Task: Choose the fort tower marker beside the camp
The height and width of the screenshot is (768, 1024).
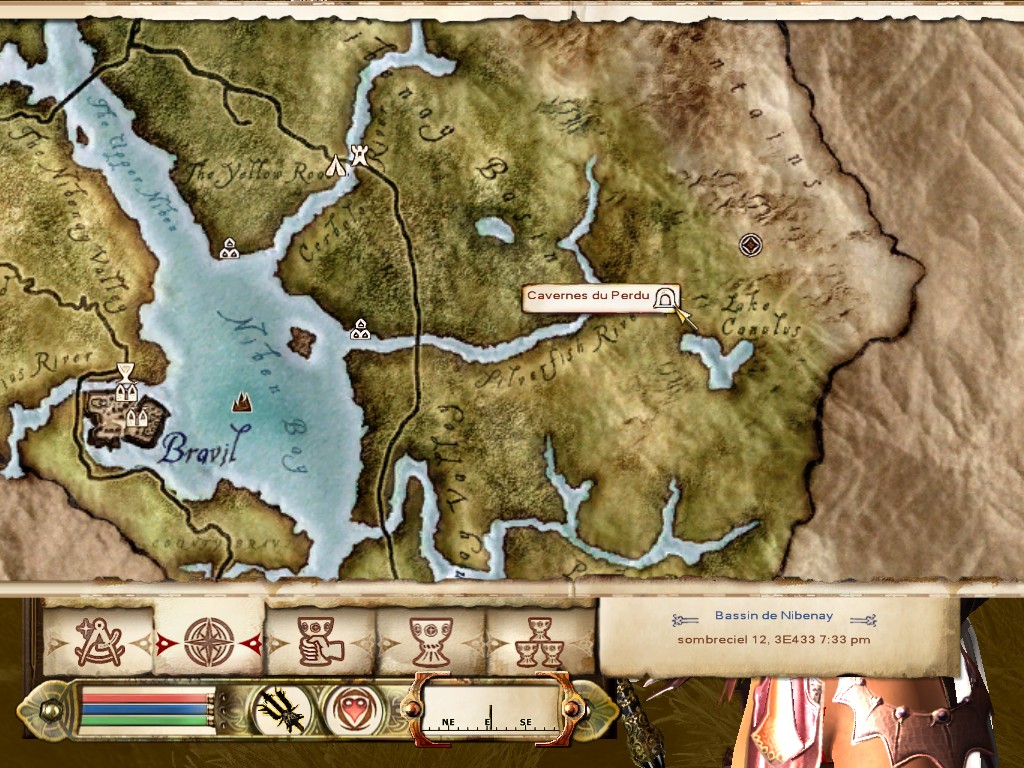Action: [x=360, y=155]
